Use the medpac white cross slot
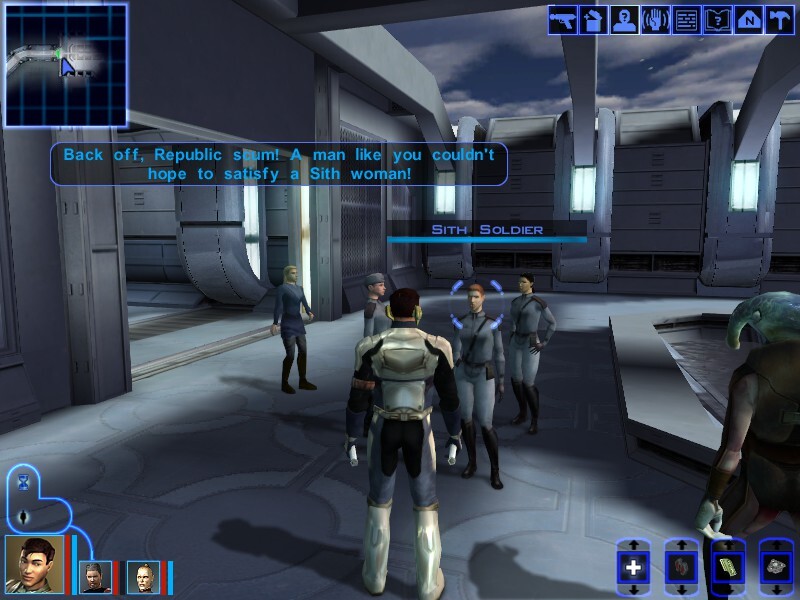The image size is (800, 600). 632,568
